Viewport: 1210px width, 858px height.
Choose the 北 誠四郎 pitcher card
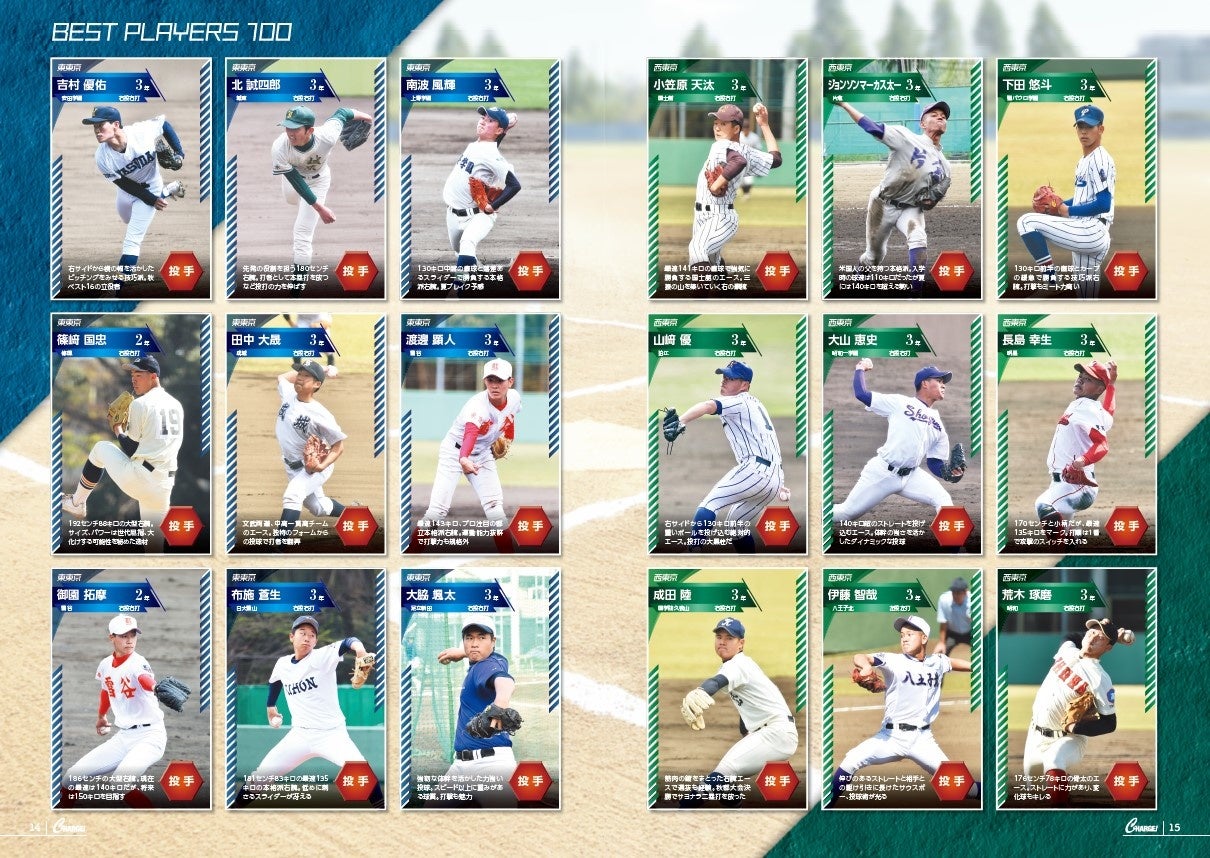click(x=306, y=179)
